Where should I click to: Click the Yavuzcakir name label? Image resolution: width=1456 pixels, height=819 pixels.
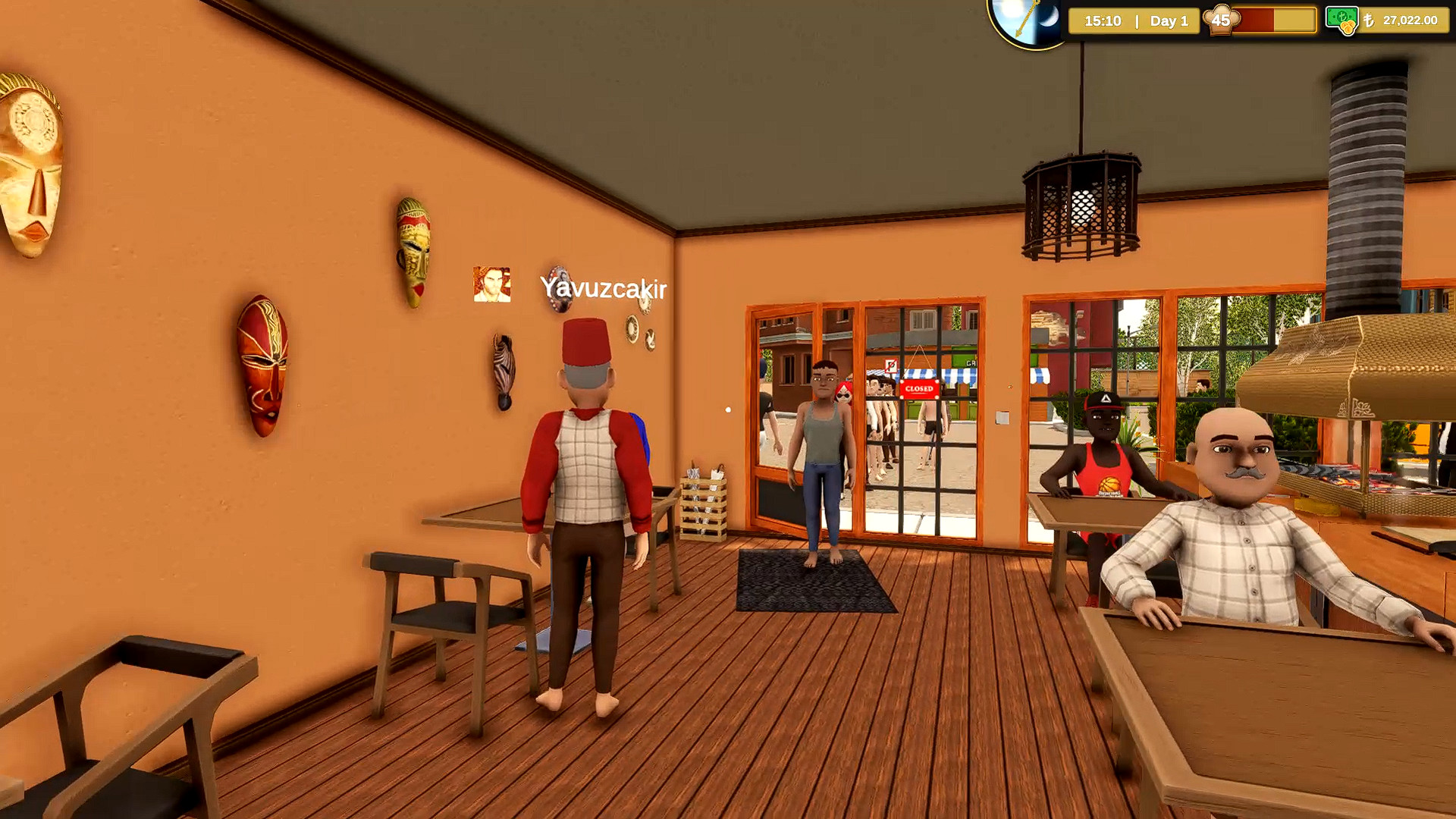pyautogui.click(x=603, y=288)
